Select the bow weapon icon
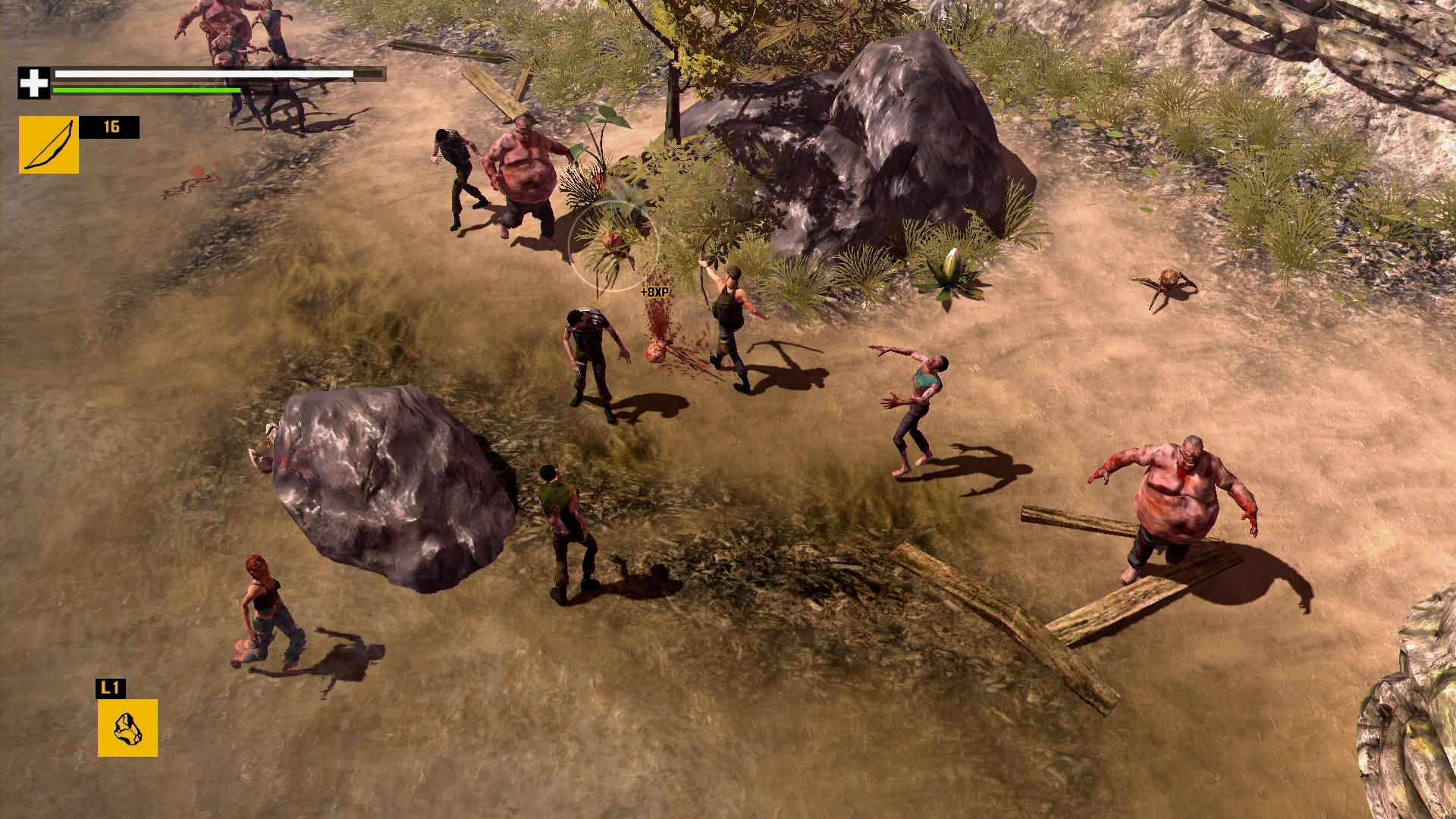Viewport: 1456px width, 819px height. click(x=49, y=144)
